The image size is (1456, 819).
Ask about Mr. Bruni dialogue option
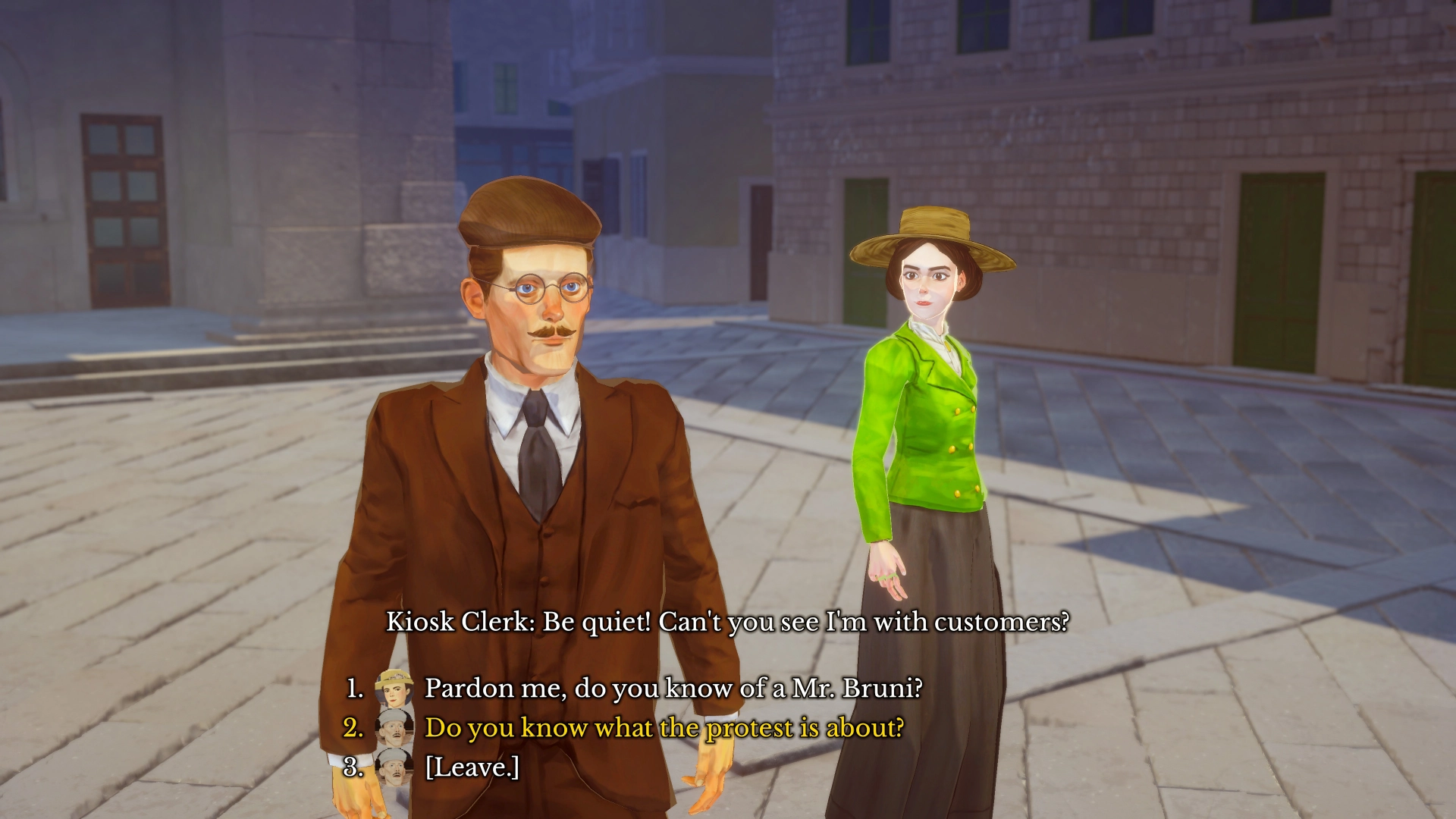[673, 688]
